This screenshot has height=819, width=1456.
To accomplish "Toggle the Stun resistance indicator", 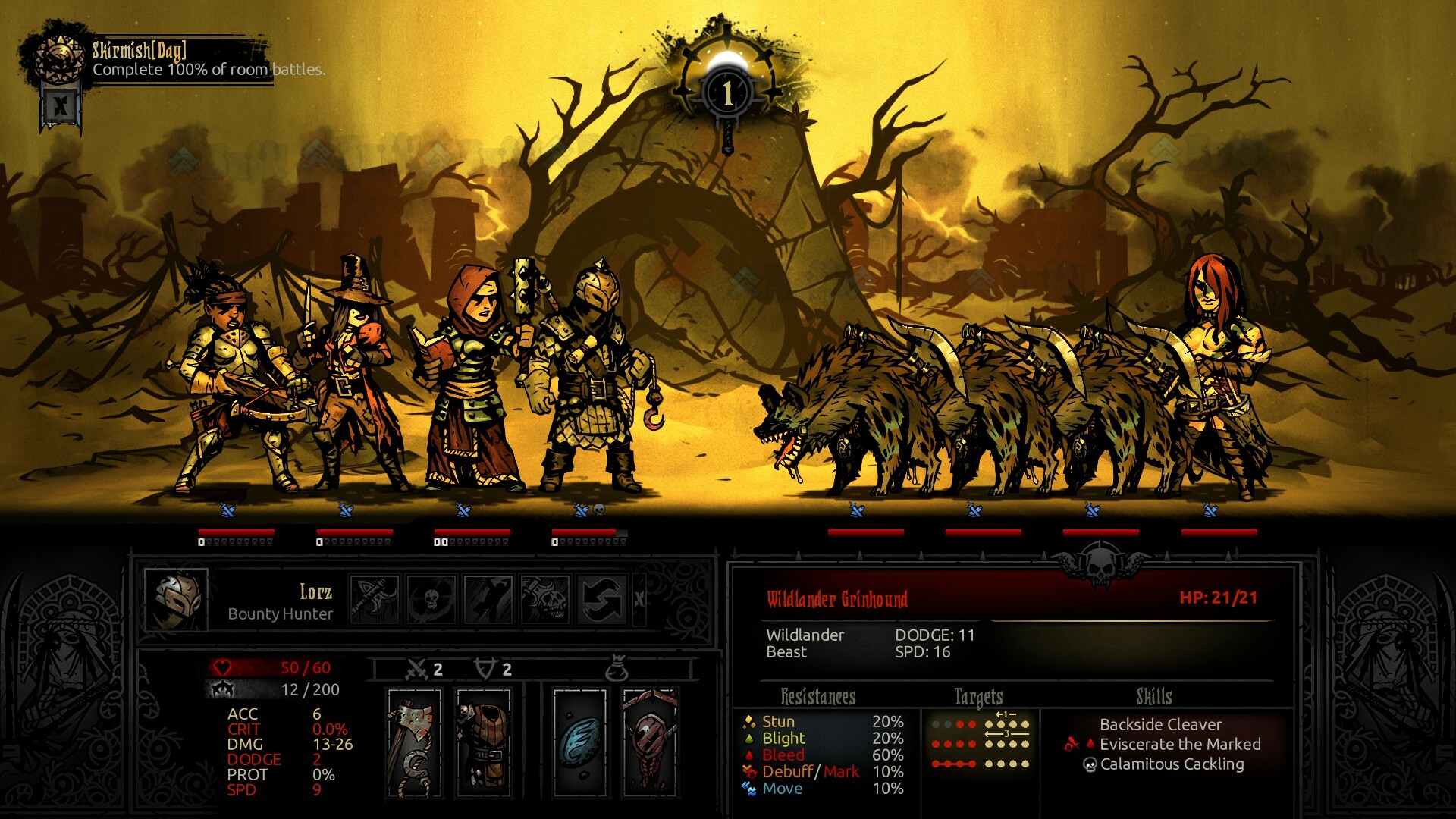I will click(748, 722).
